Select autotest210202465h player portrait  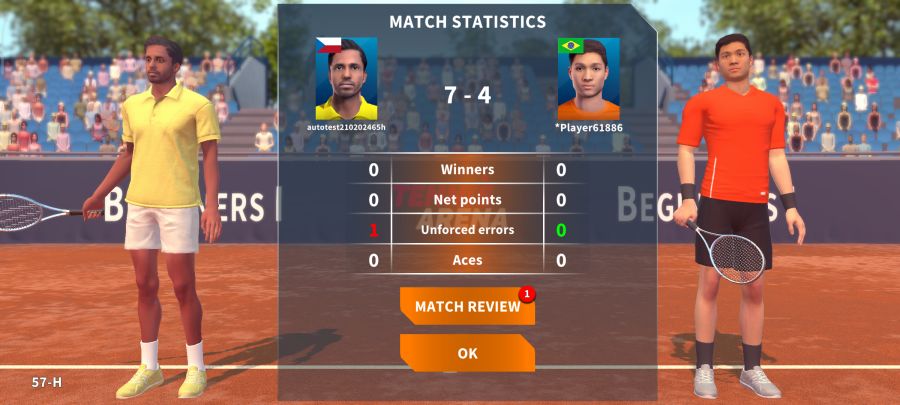tap(346, 79)
